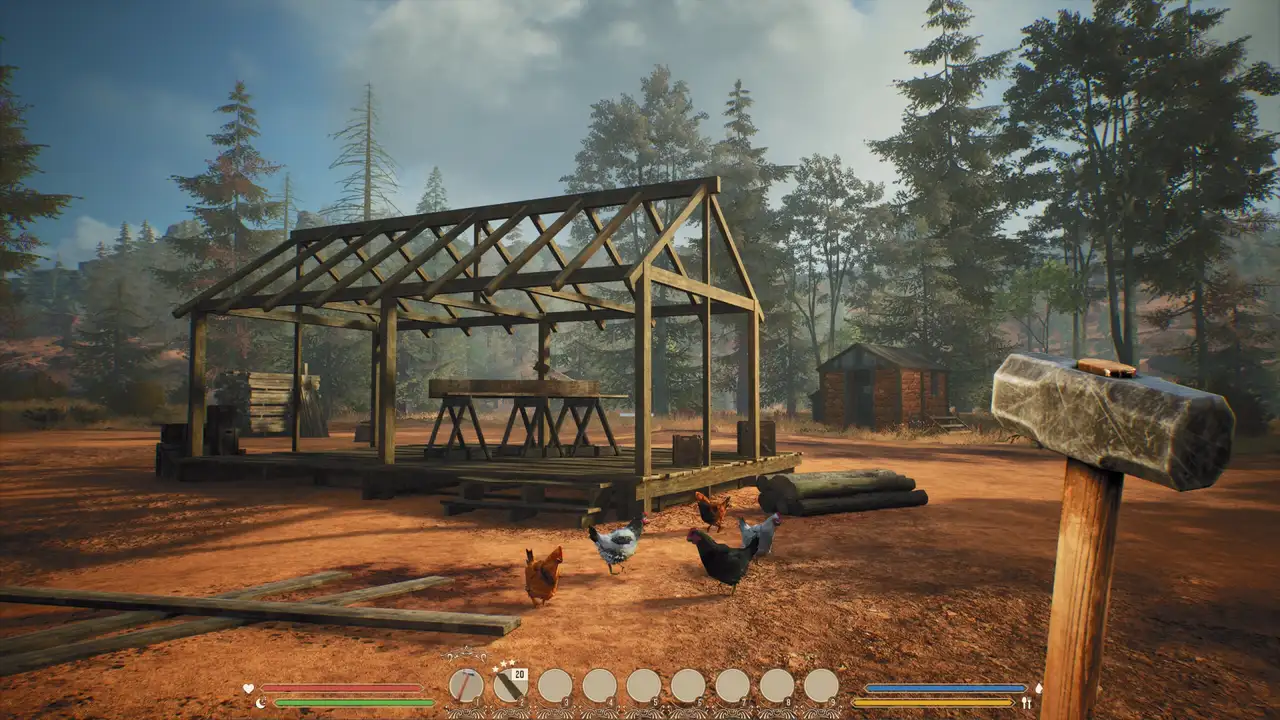Select the three-star item stack of 20

click(510, 686)
